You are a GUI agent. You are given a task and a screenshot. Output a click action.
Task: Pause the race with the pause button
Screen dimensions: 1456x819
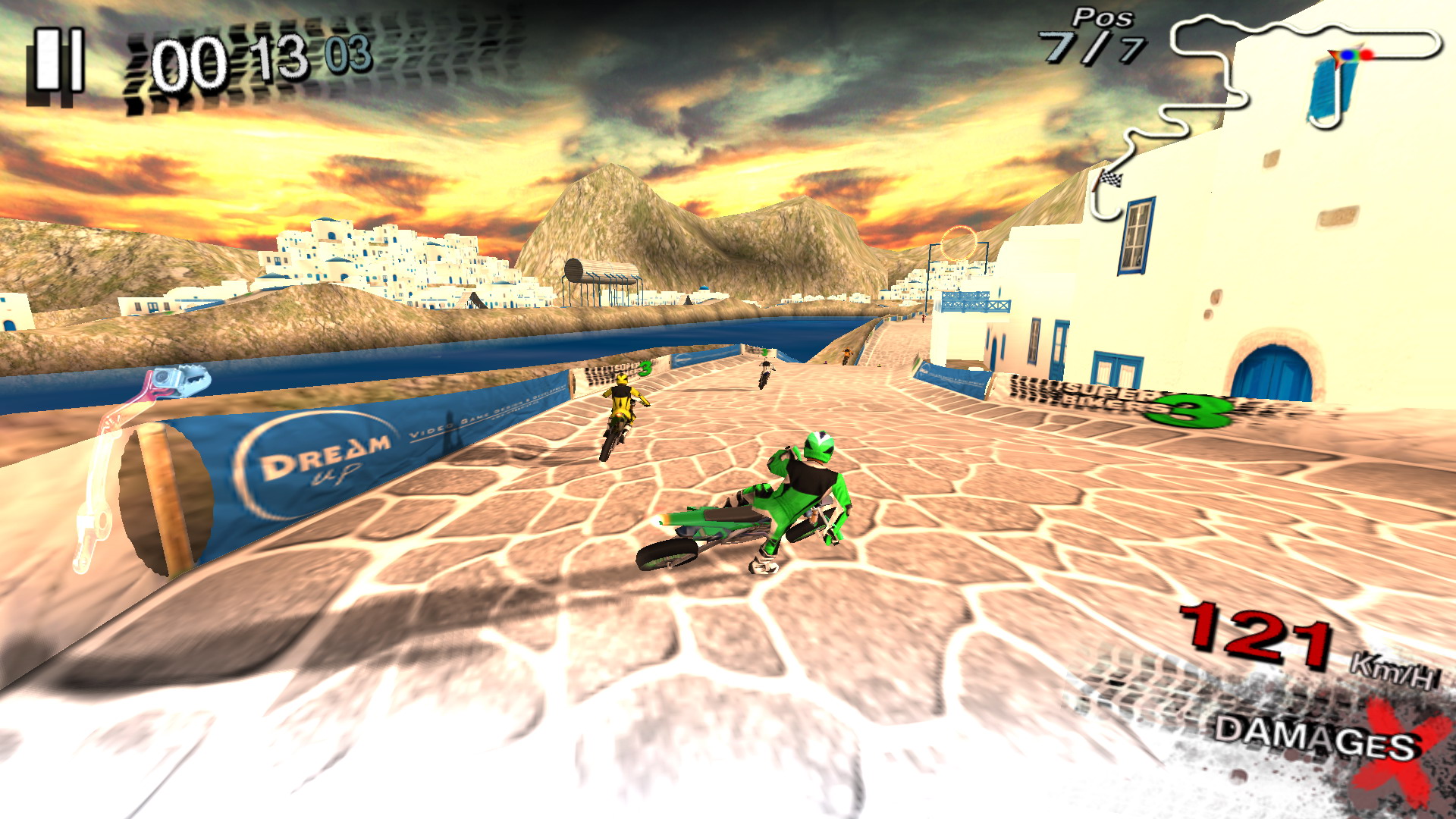[x=58, y=64]
